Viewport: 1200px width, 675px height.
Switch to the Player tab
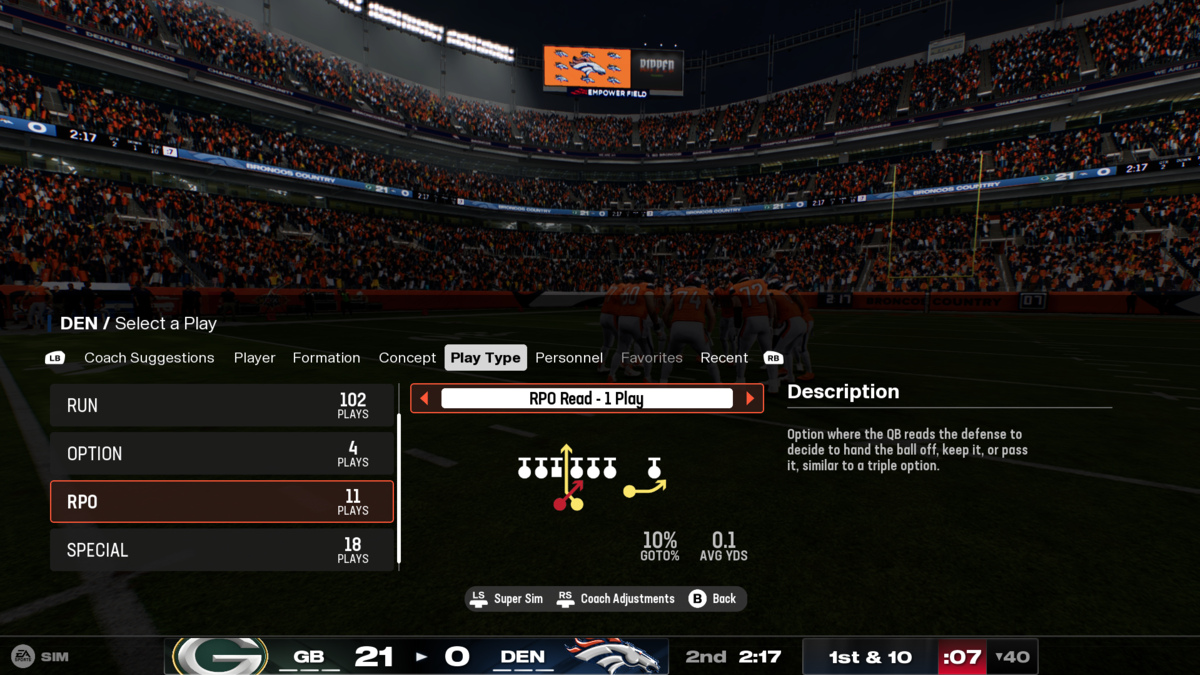coord(254,358)
